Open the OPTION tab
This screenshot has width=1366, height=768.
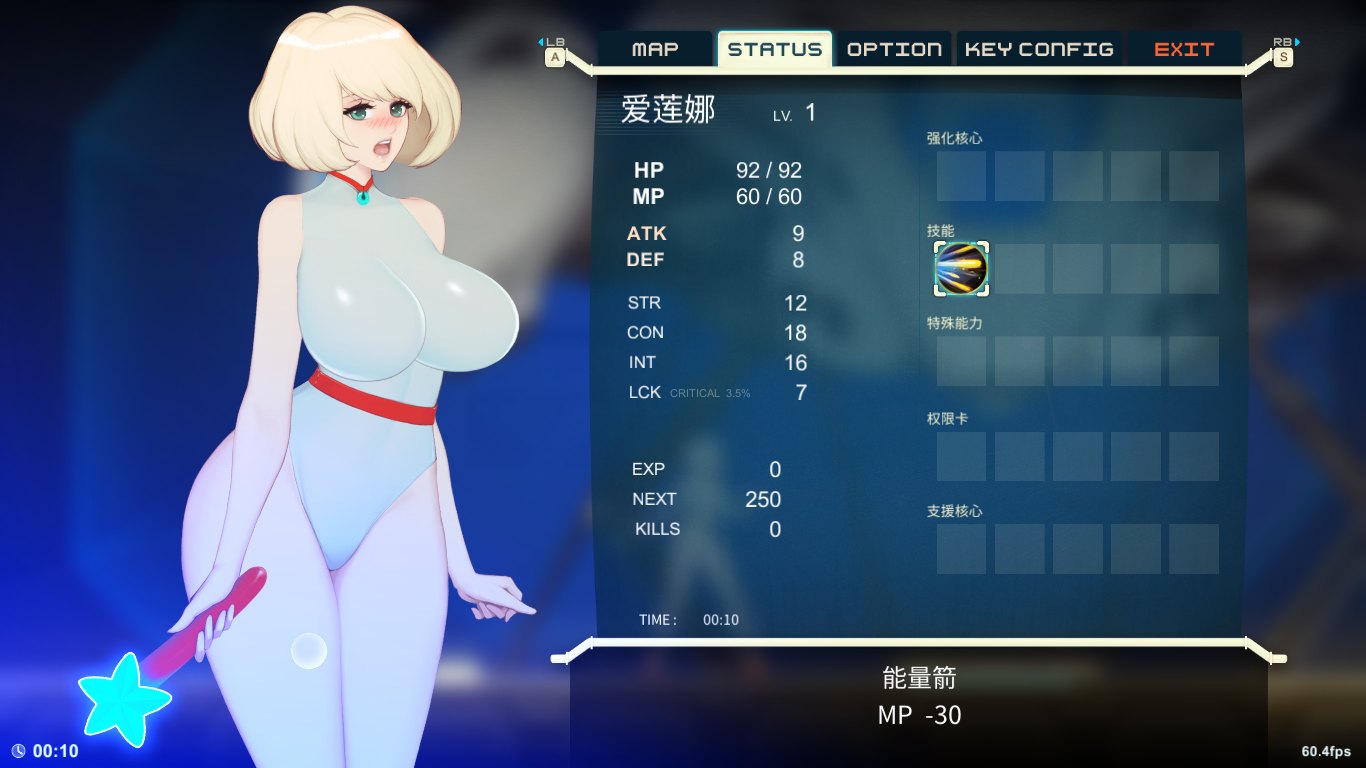(x=894, y=49)
